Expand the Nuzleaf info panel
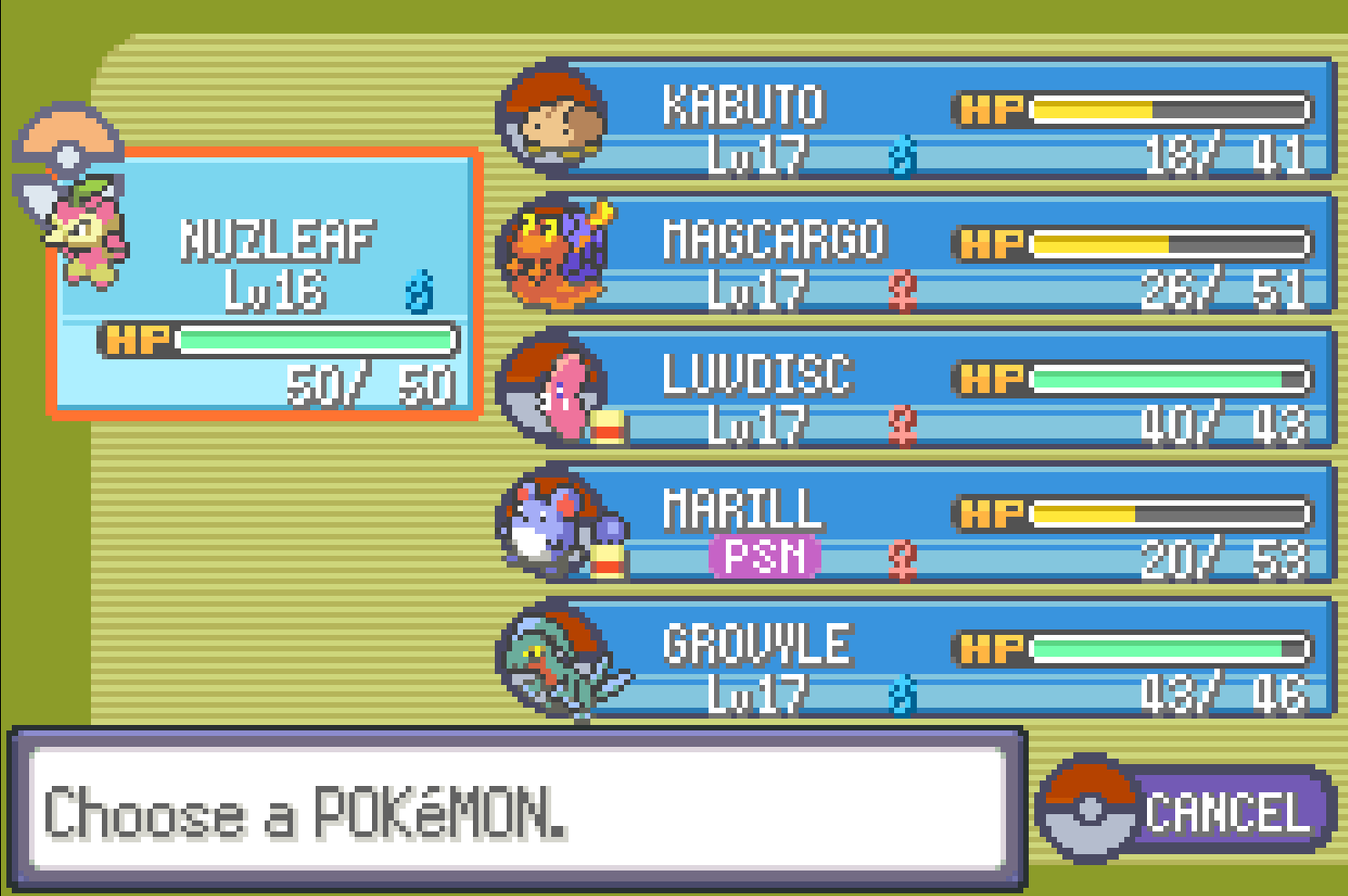 tap(264, 282)
